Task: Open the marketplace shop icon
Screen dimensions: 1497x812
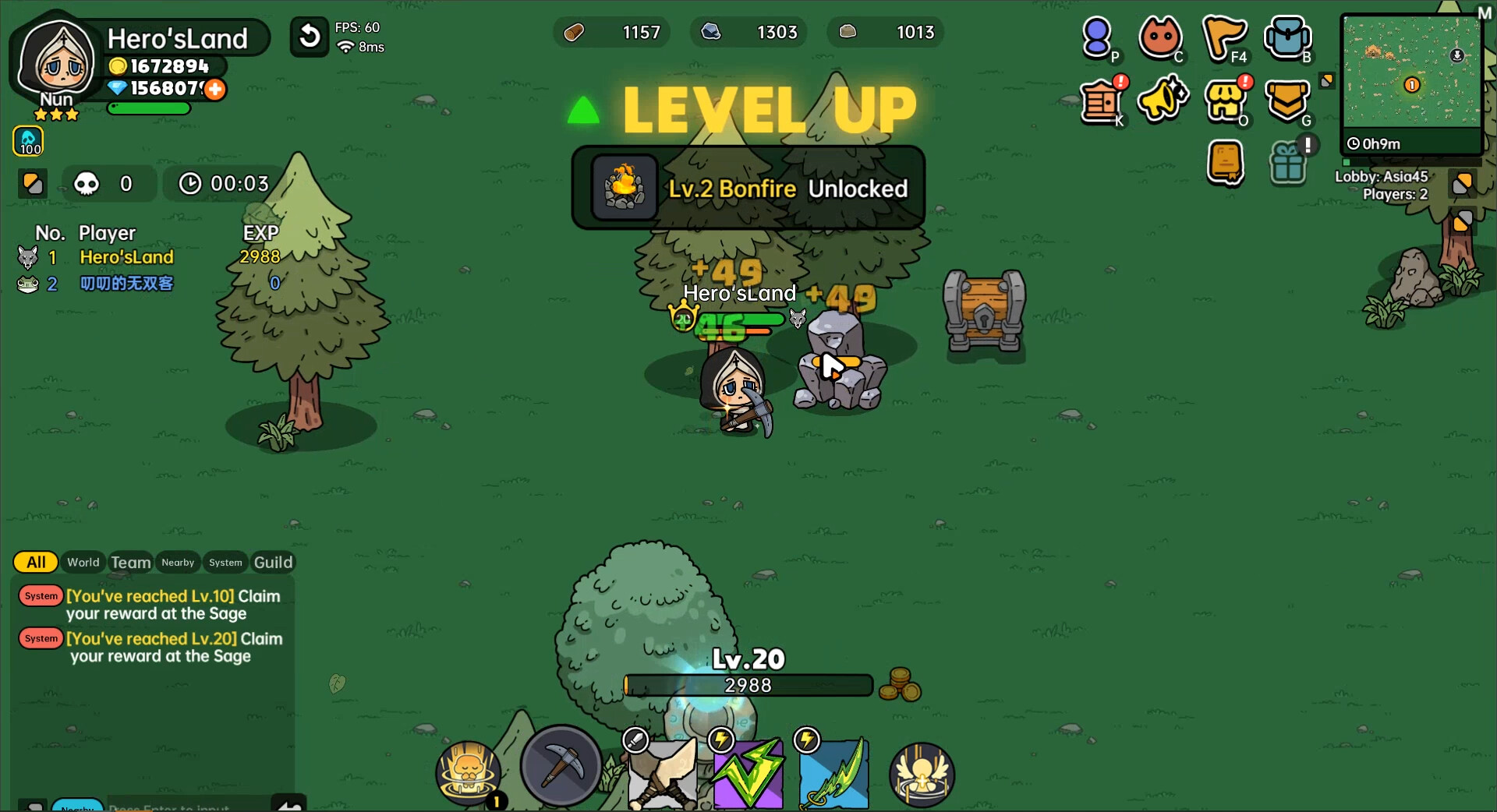Action: click(x=1226, y=100)
